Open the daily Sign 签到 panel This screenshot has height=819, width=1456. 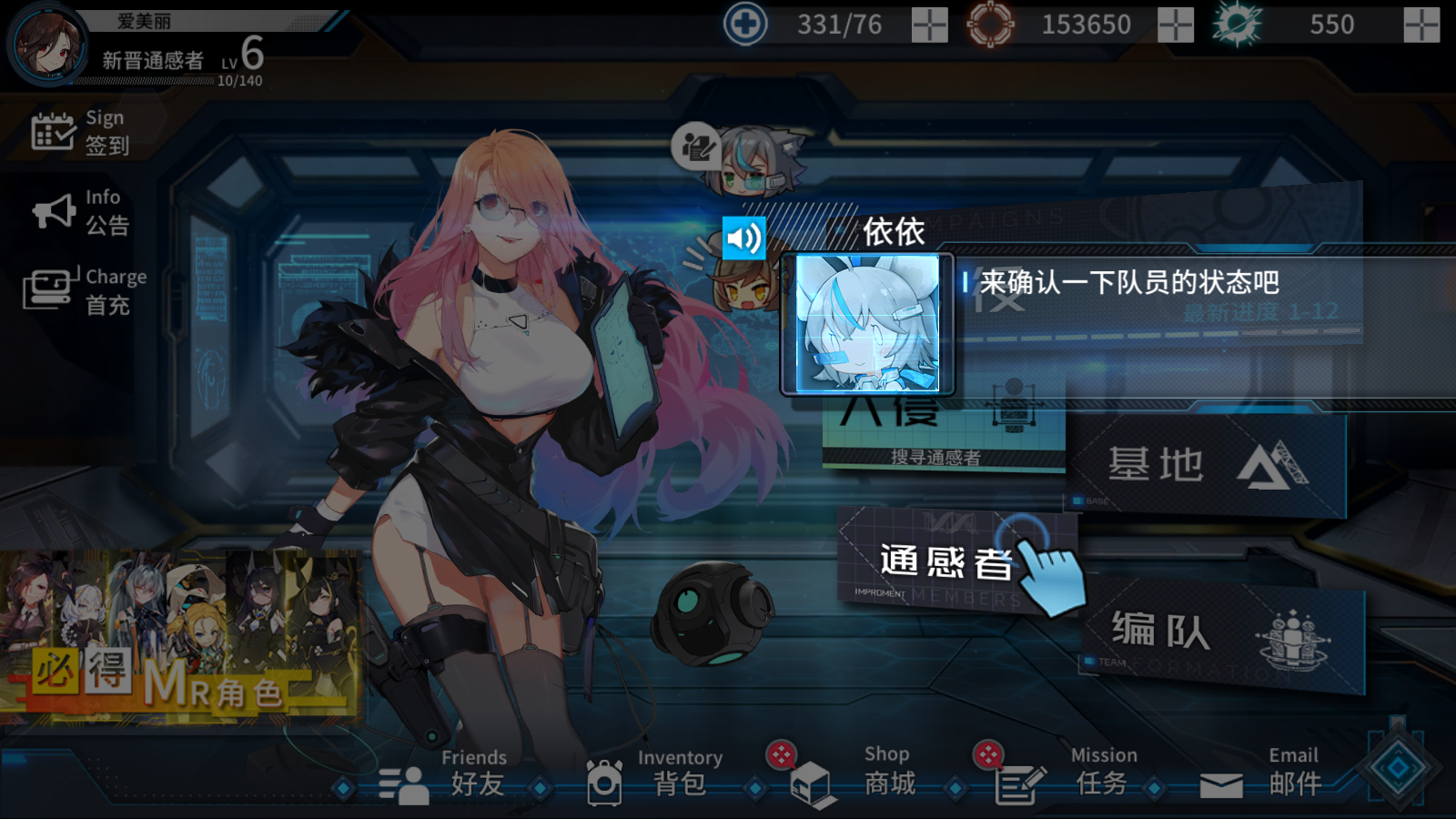pos(81,132)
